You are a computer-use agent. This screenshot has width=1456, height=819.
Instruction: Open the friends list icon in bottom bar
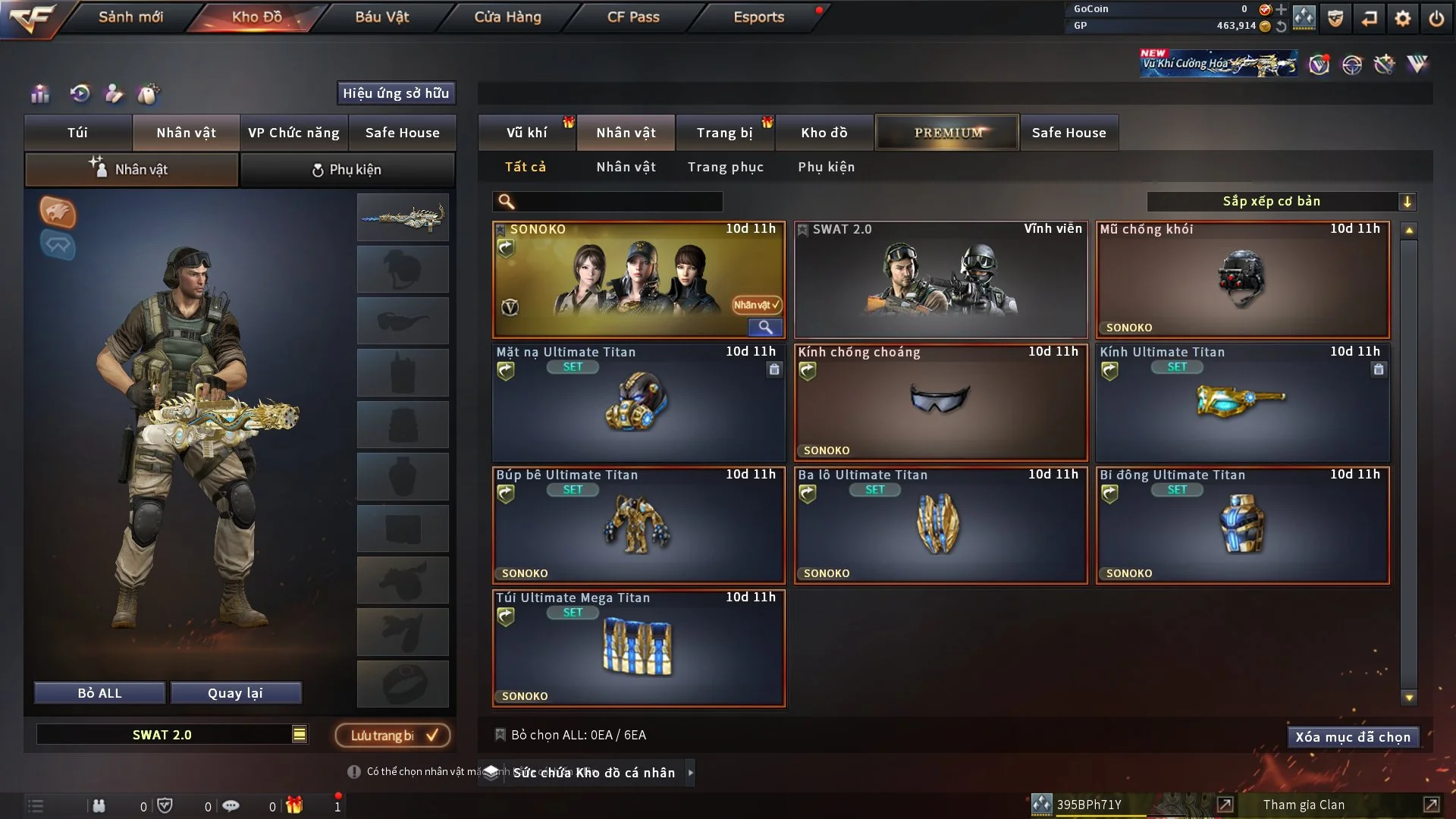coord(99,805)
